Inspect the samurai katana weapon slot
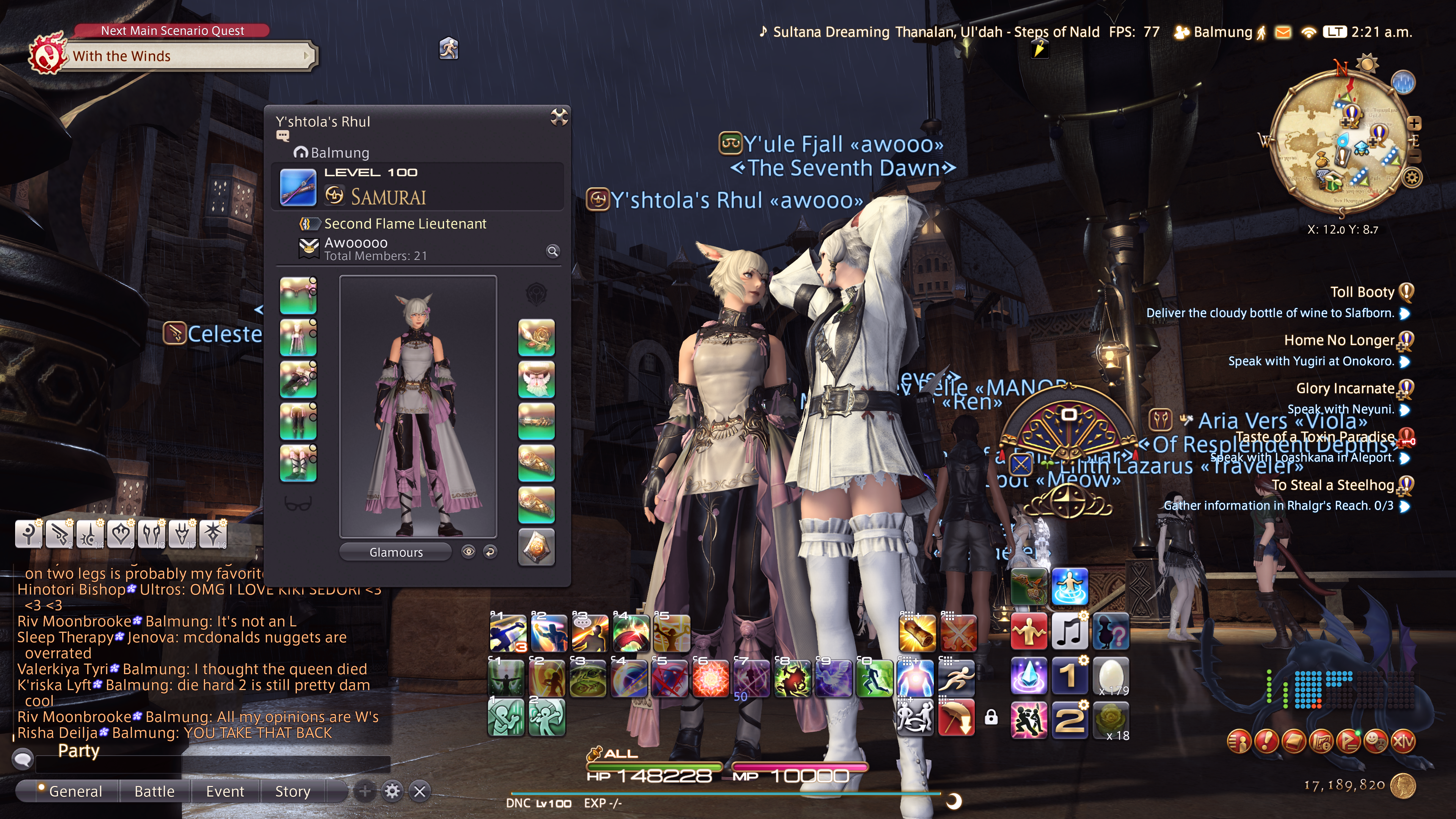 (298, 188)
